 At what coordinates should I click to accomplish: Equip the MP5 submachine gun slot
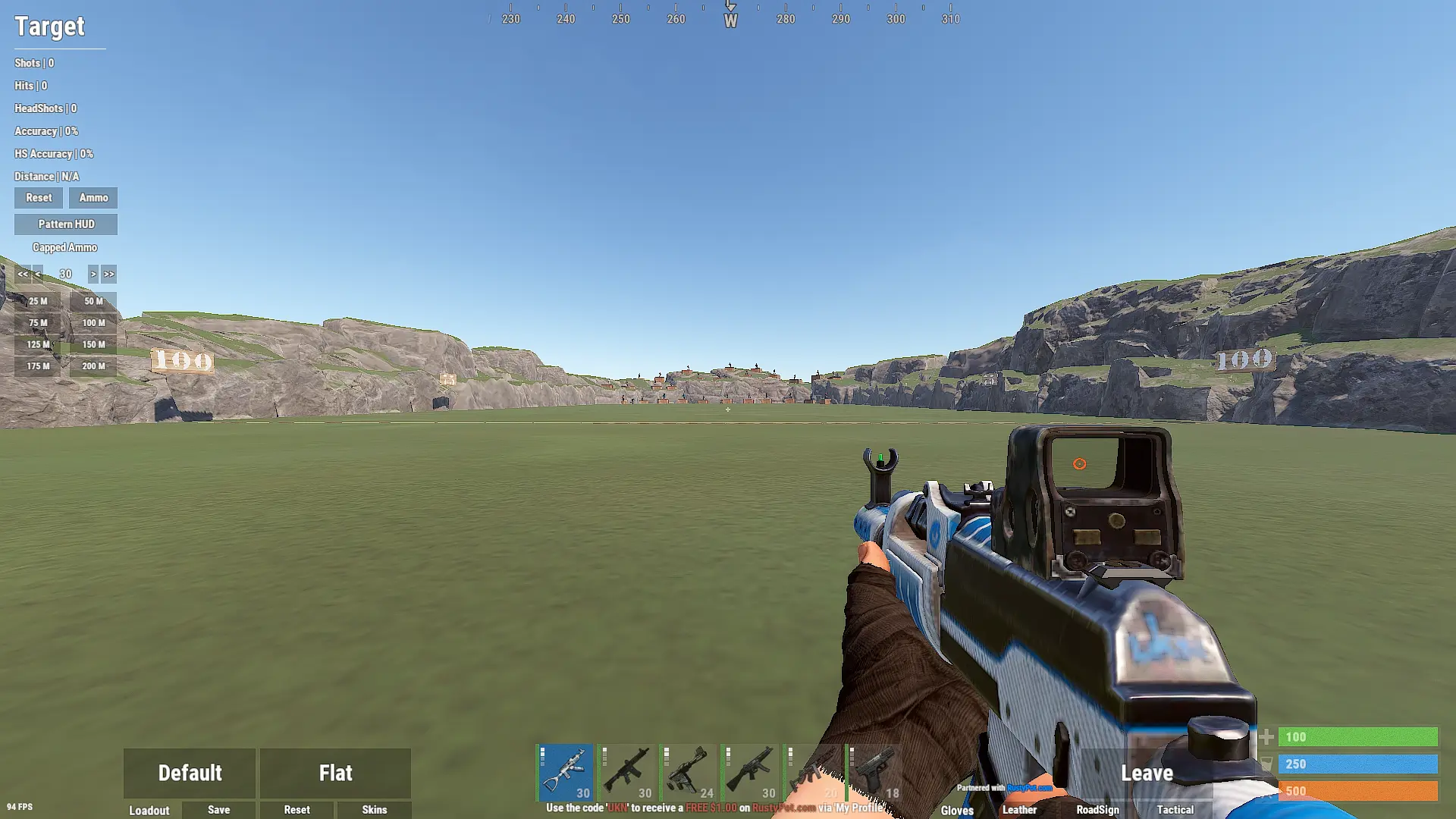[751, 773]
